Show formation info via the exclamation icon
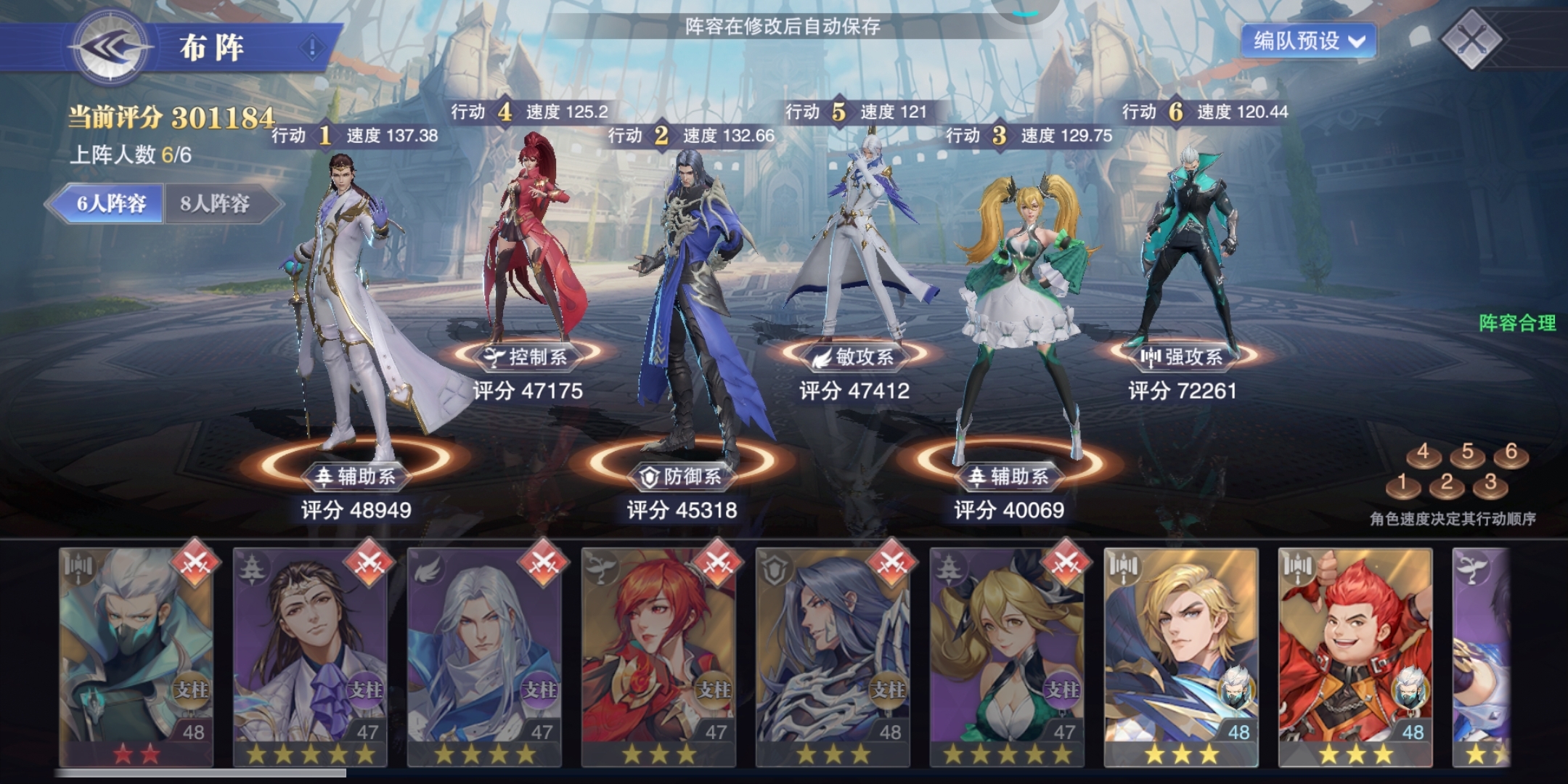Screen dimensions: 1568x784 [312, 48]
